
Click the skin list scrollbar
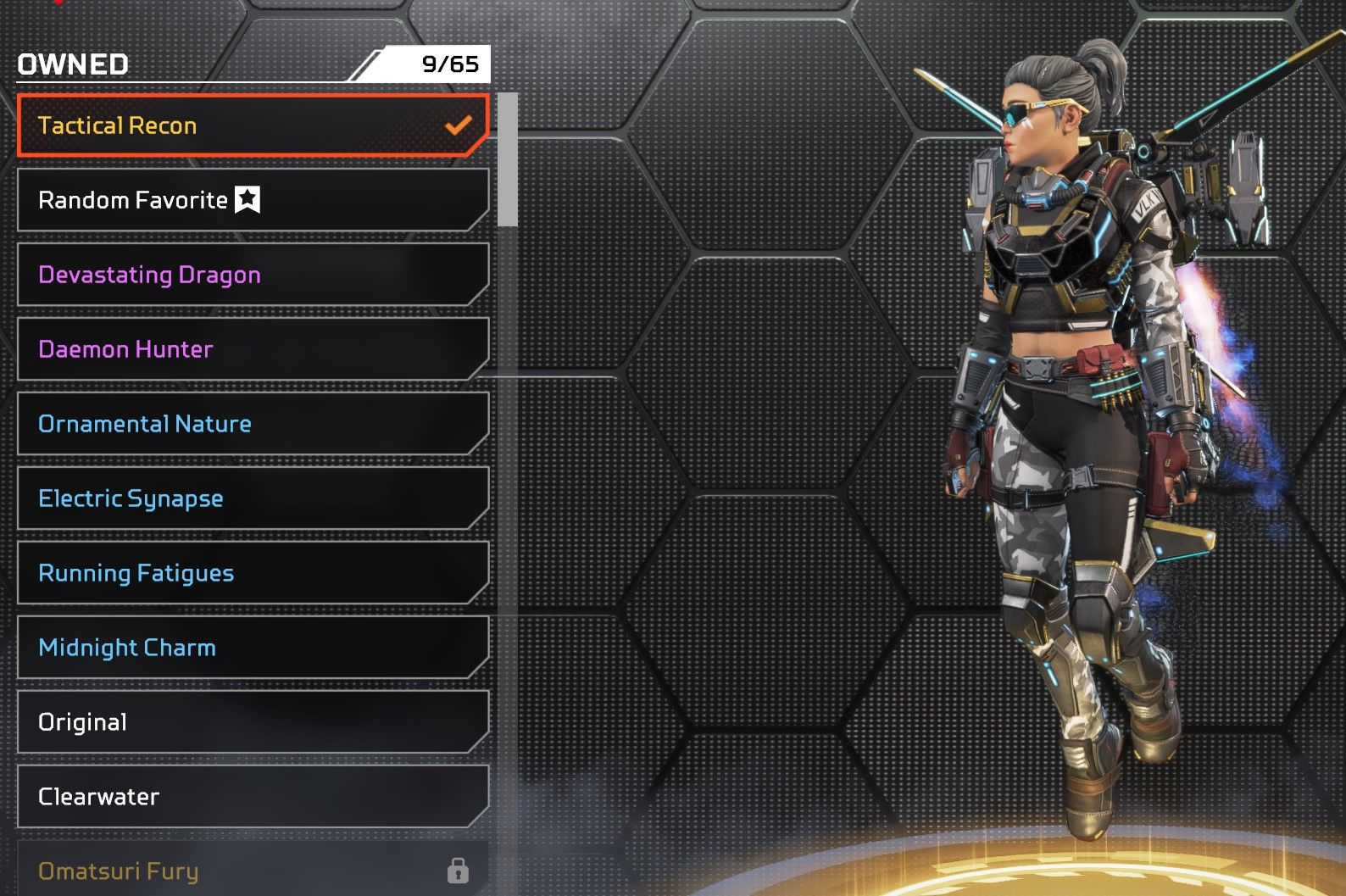coord(508,161)
